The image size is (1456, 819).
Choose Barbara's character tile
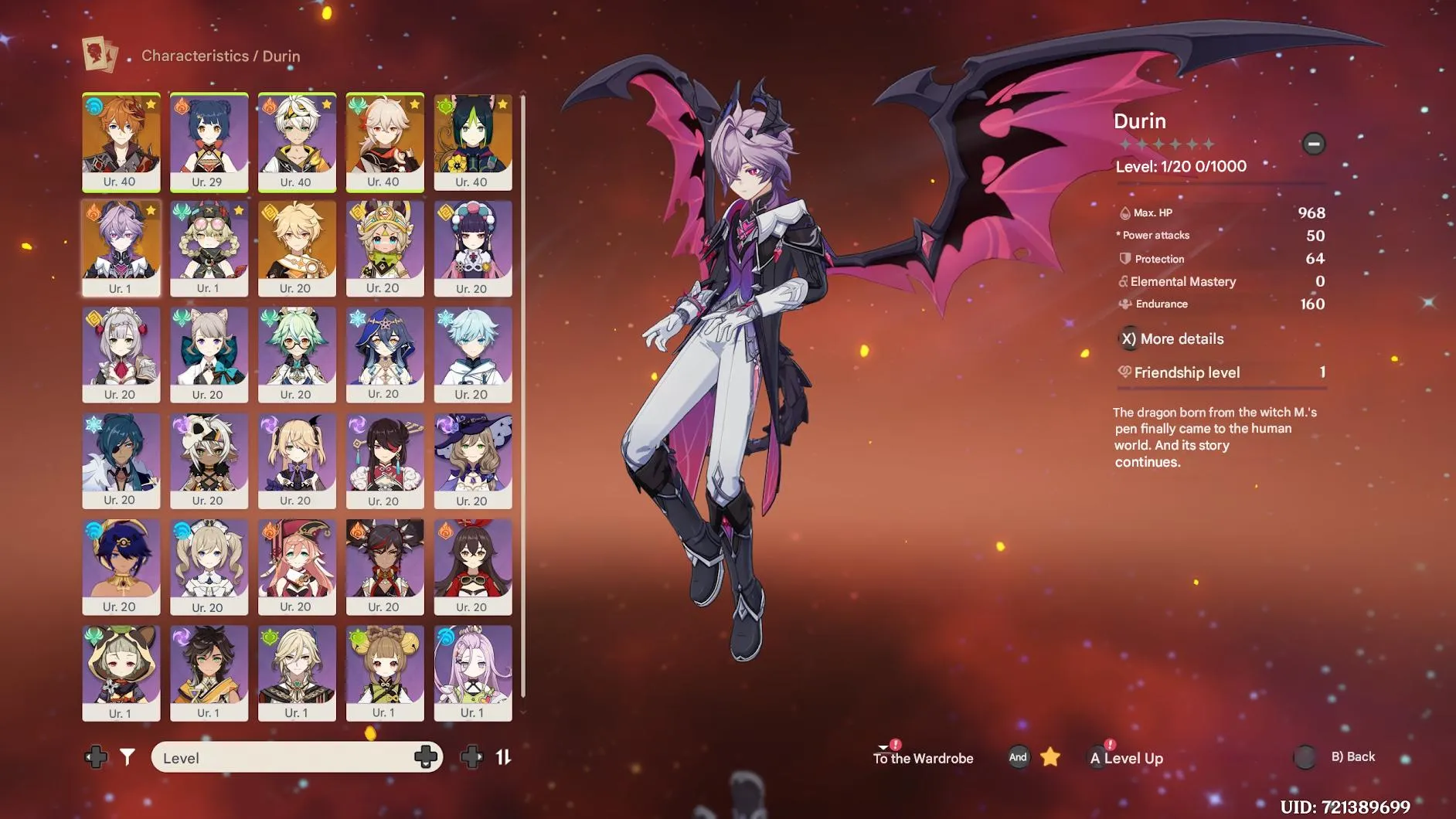pyautogui.click(x=209, y=566)
